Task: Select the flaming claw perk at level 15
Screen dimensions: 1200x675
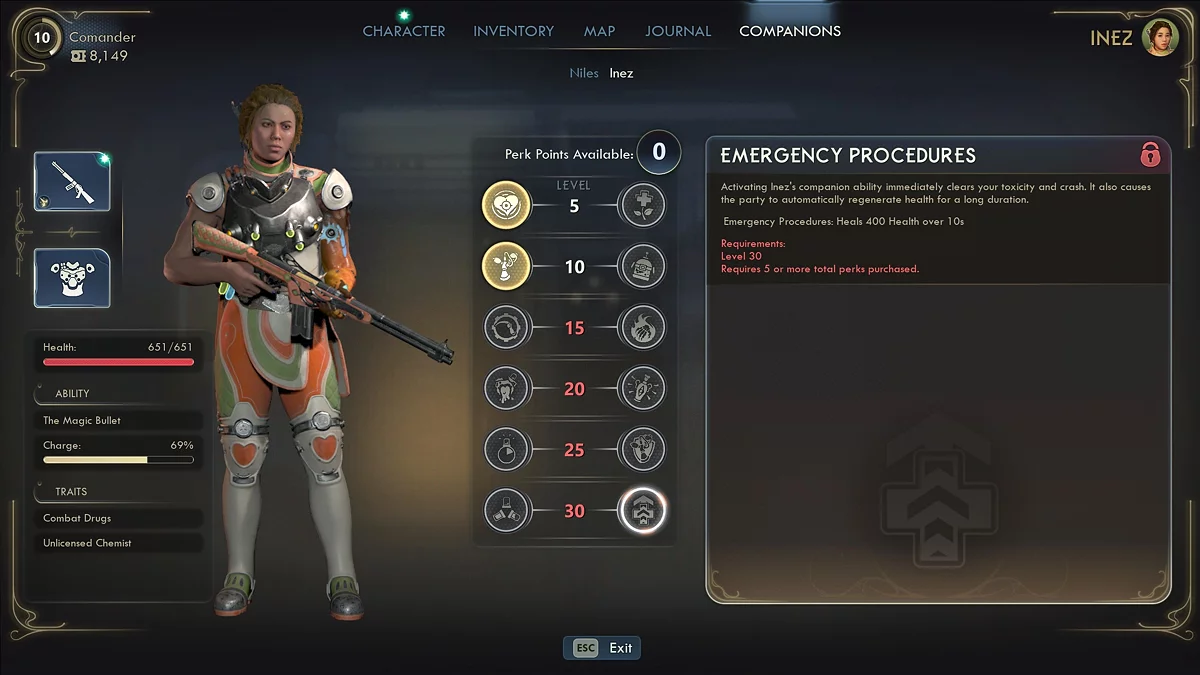Action: [x=642, y=328]
